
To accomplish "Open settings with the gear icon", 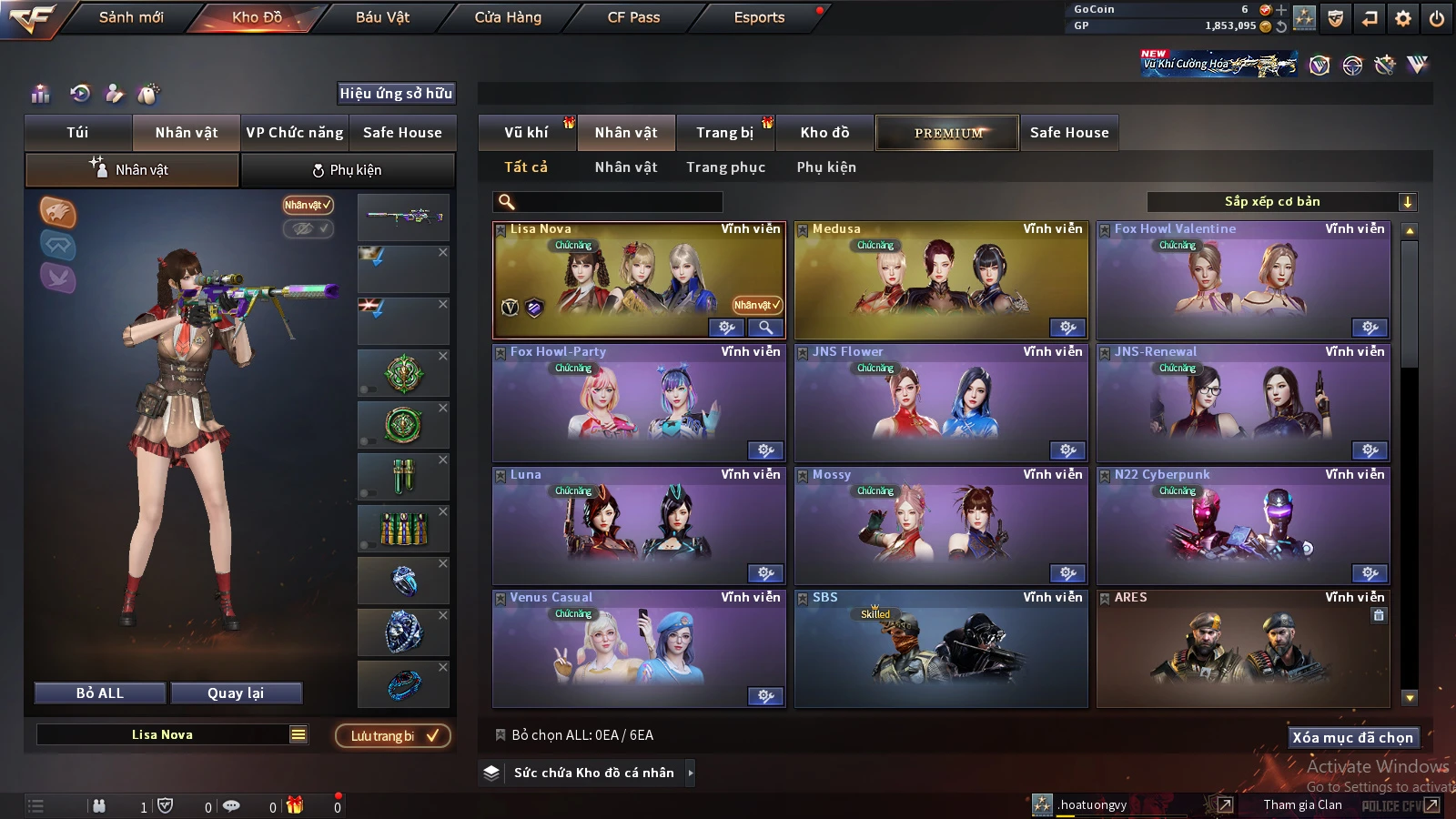I will pos(1403,18).
